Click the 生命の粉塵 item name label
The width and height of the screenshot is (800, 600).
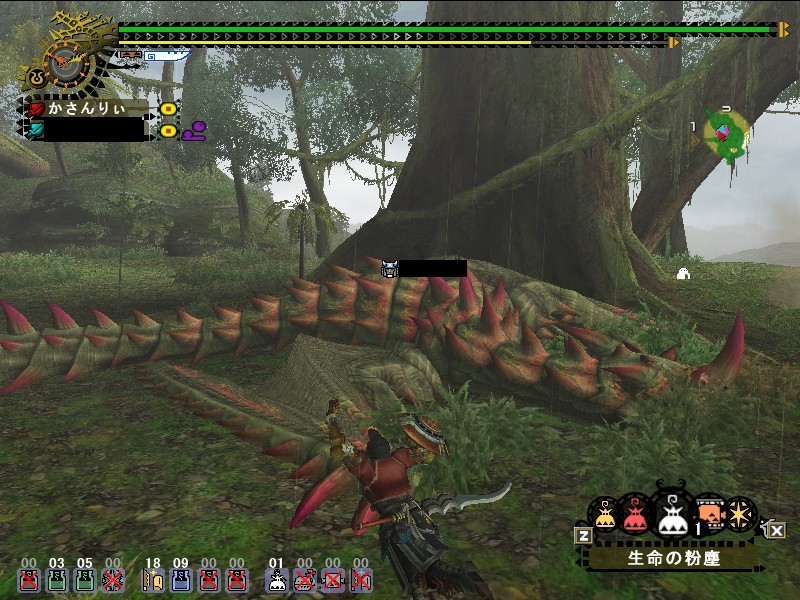[x=667, y=558]
